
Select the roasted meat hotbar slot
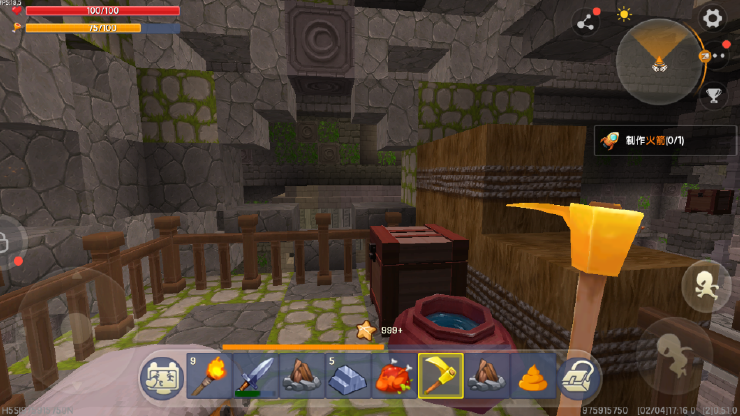394,377
